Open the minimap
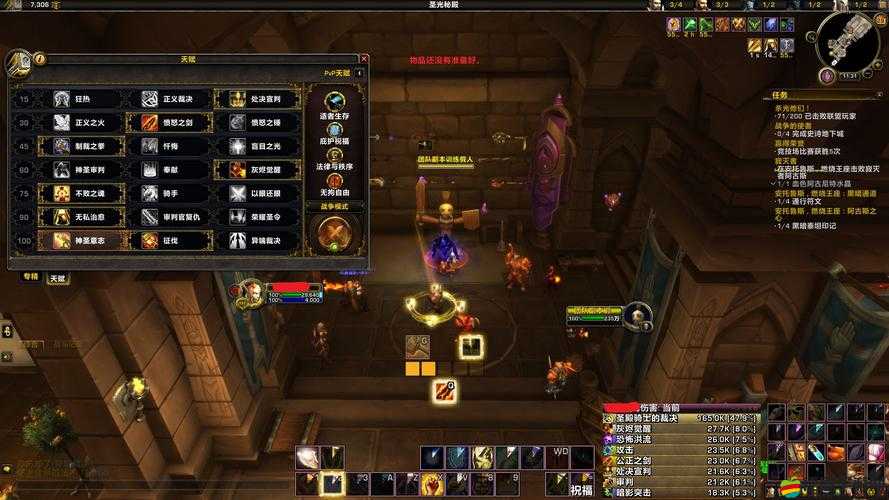The image size is (889, 500). (848, 42)
